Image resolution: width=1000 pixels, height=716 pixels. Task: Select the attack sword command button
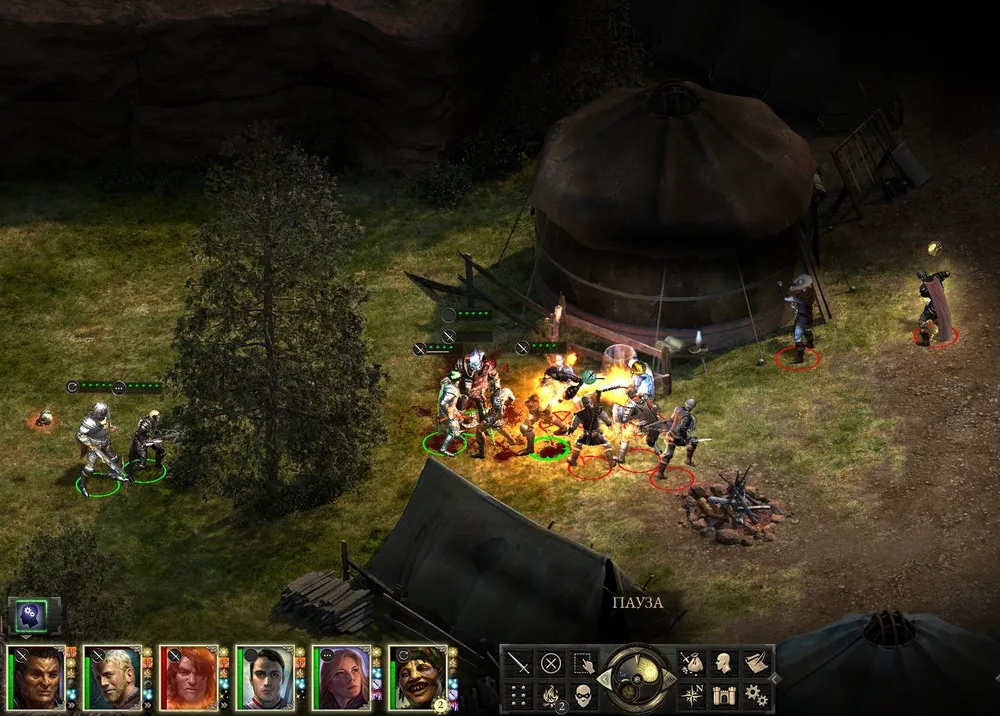point(518,662)
